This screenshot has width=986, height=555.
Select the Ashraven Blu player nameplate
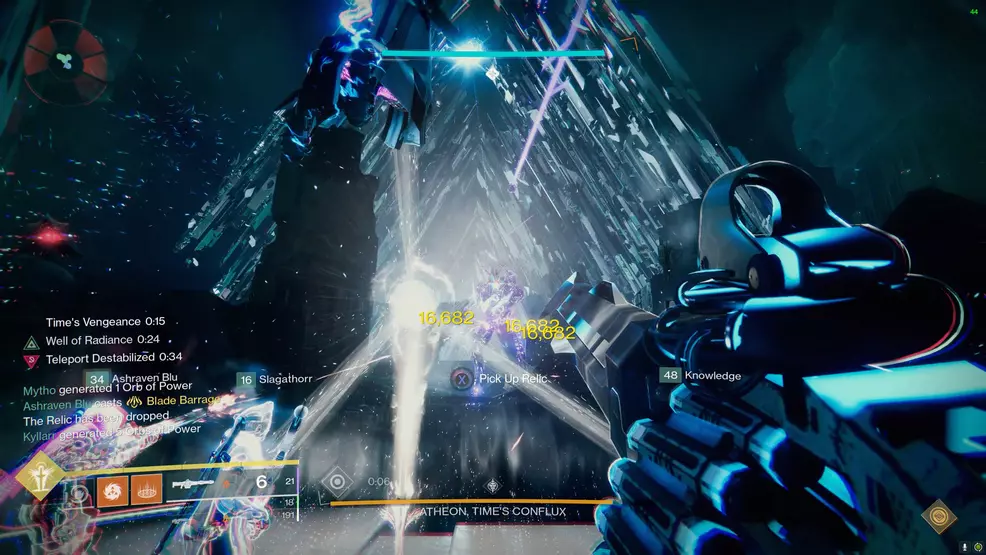coord(133,379)
